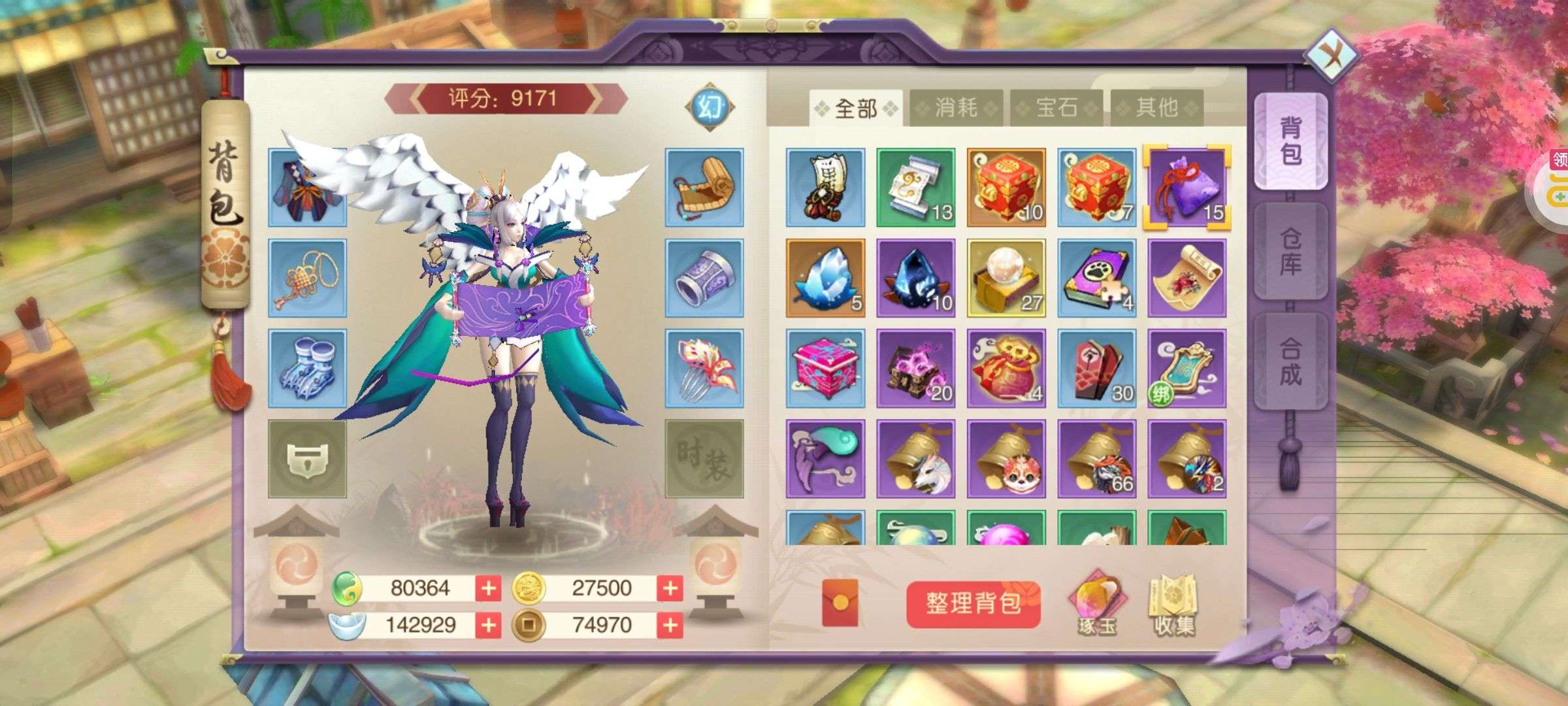
Task: Click the 整理背包 button
Action: point(973,603)
